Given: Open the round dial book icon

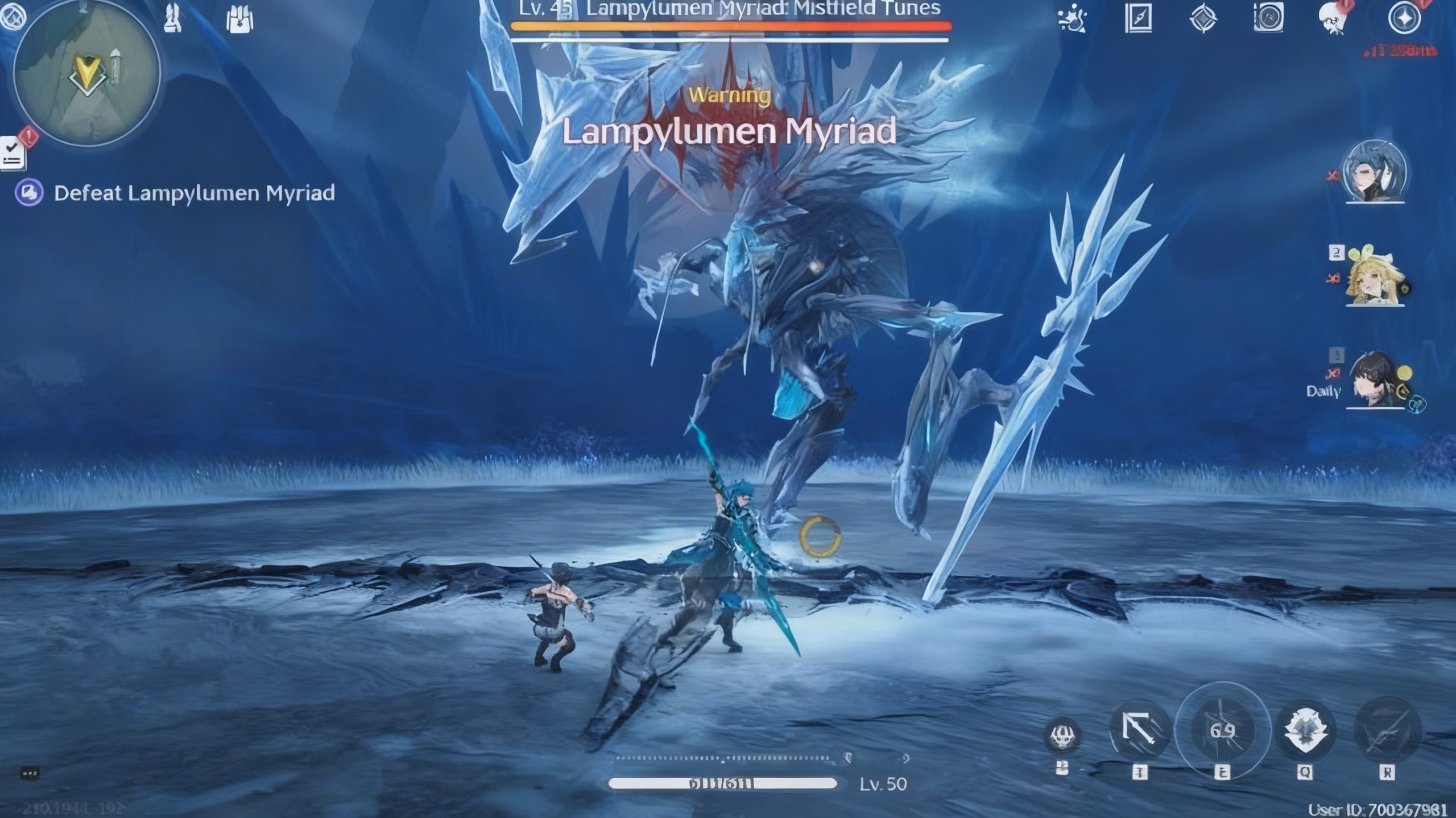Looking at the screenshot, I should (1268, 18).
